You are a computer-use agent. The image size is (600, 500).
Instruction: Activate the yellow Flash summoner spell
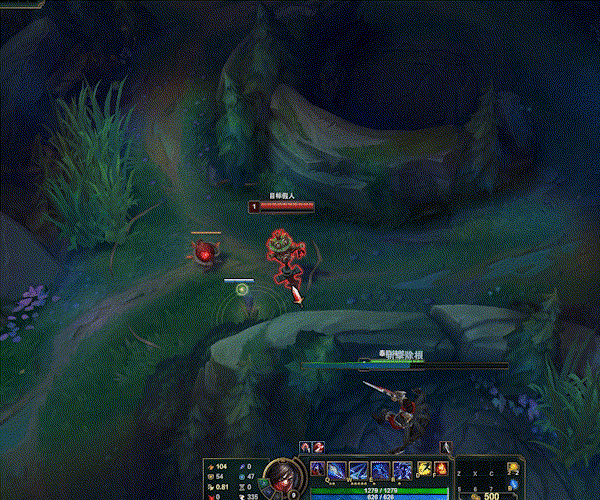pos(423,468)
